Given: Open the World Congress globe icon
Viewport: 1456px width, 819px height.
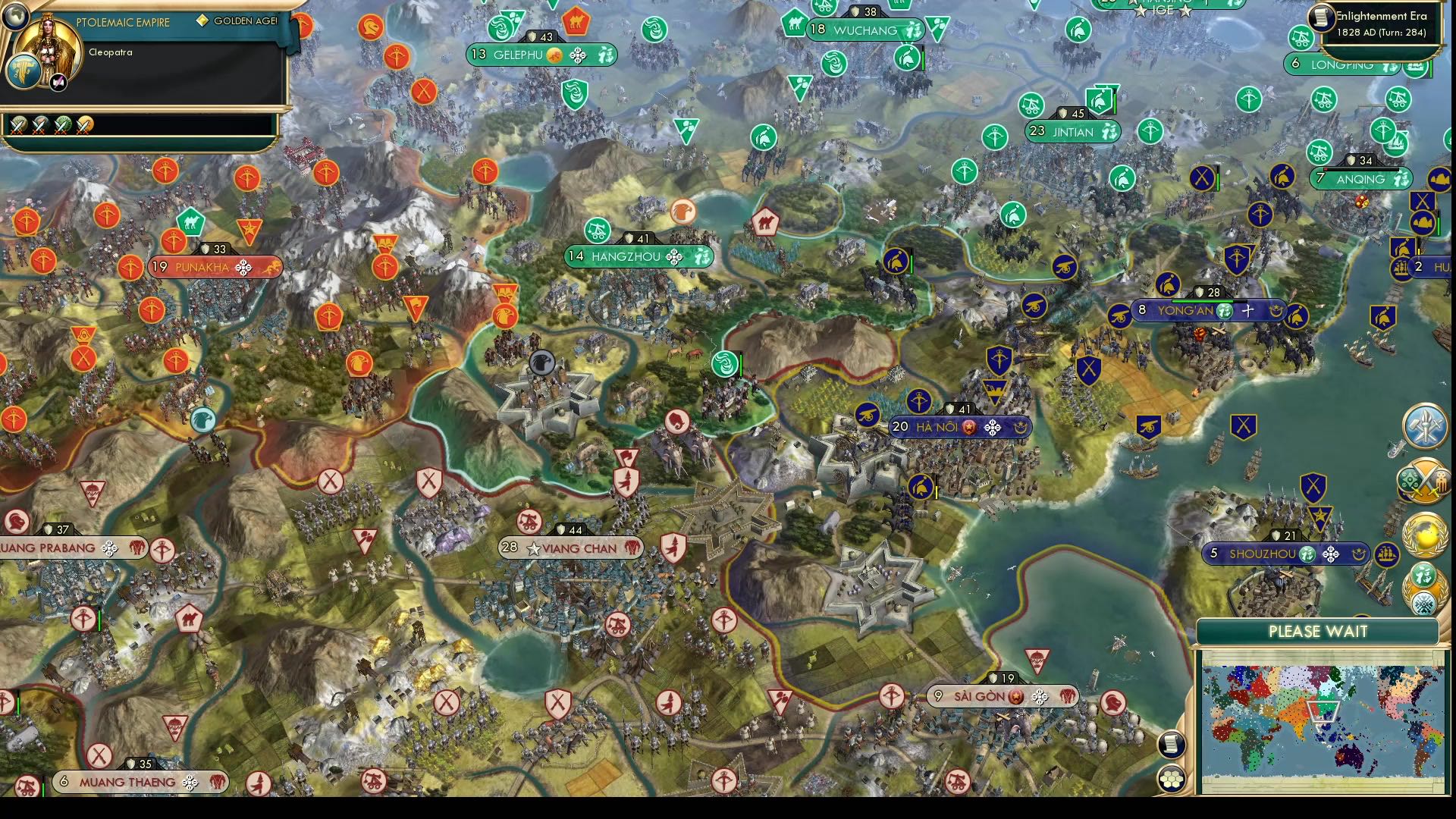Looking at the screenshot, I should [x=1425, y=535].
